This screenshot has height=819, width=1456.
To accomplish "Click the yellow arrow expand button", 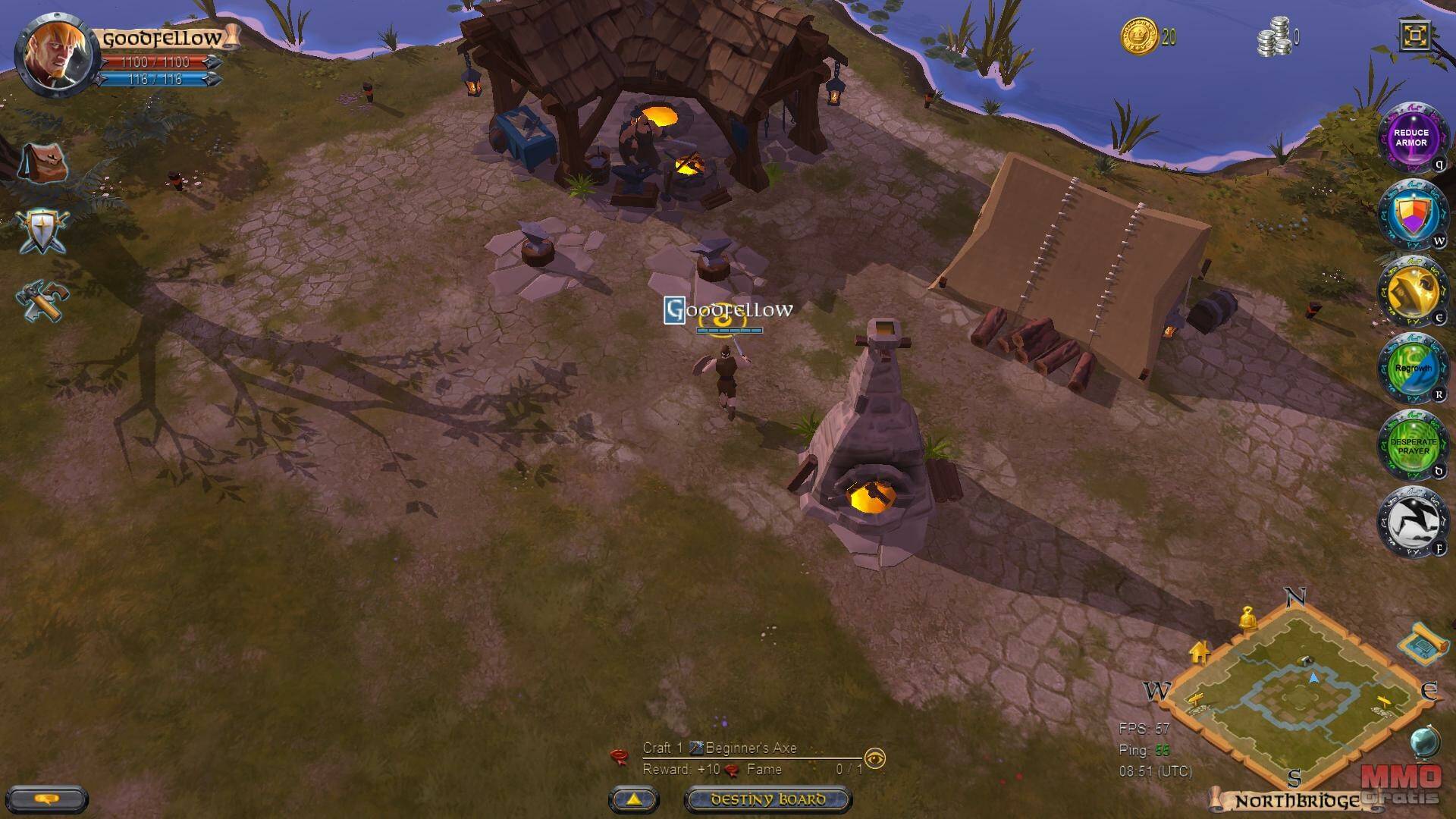I will (x=634, y=799).
